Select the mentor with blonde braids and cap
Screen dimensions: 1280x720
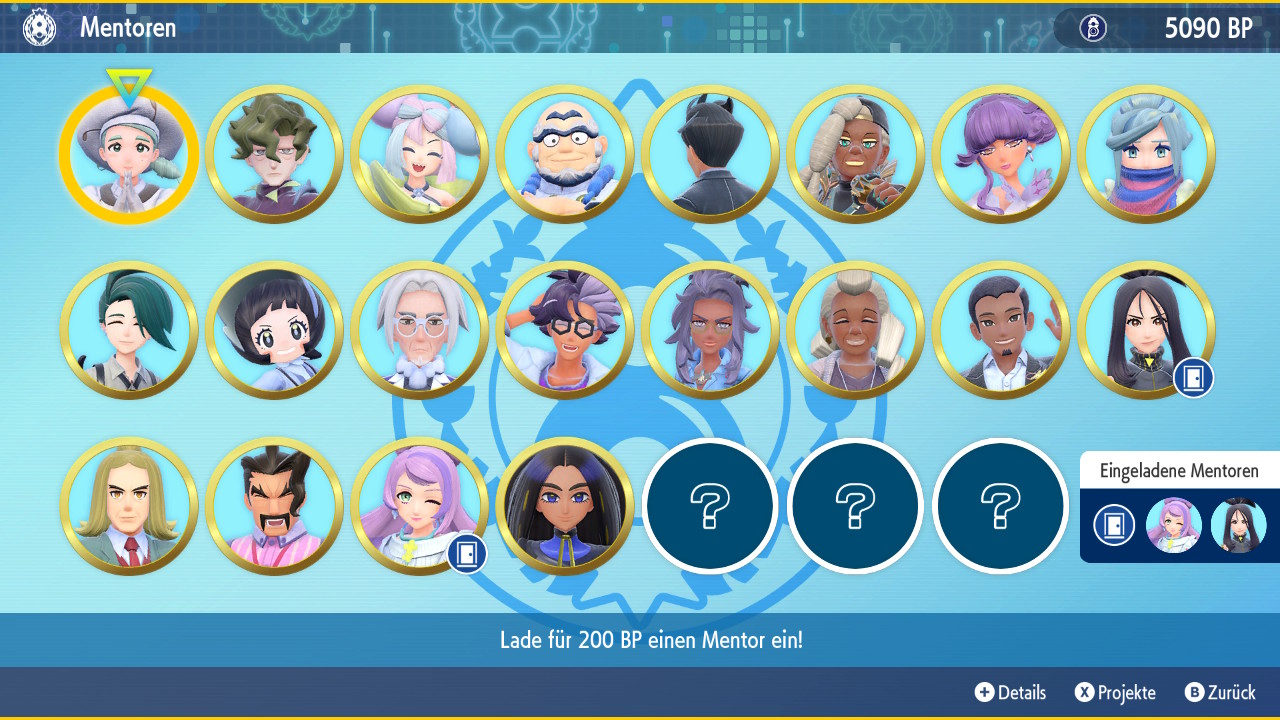click(856, 155)
